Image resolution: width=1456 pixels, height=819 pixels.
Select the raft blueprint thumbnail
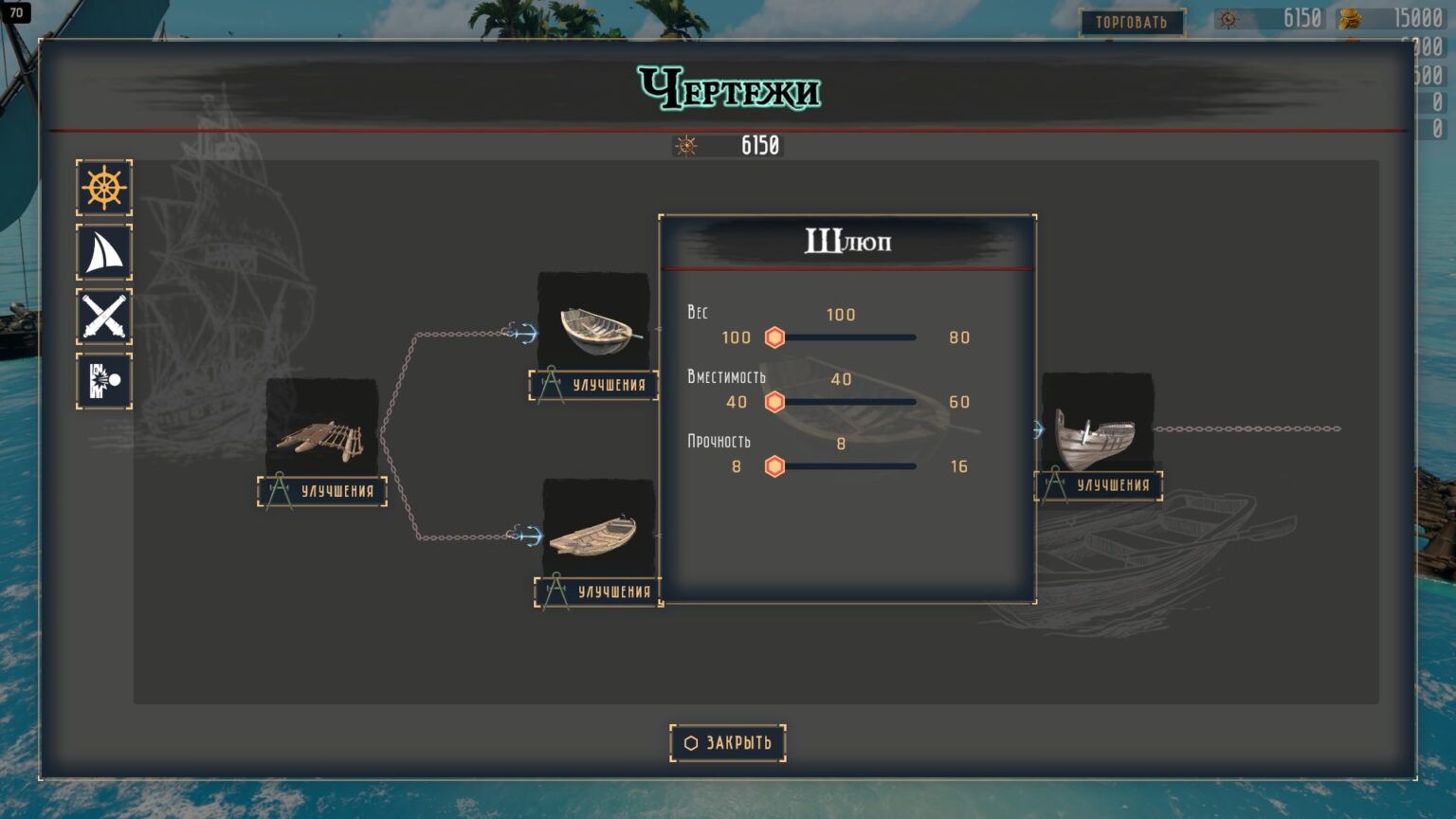click(x=321, y=432)
